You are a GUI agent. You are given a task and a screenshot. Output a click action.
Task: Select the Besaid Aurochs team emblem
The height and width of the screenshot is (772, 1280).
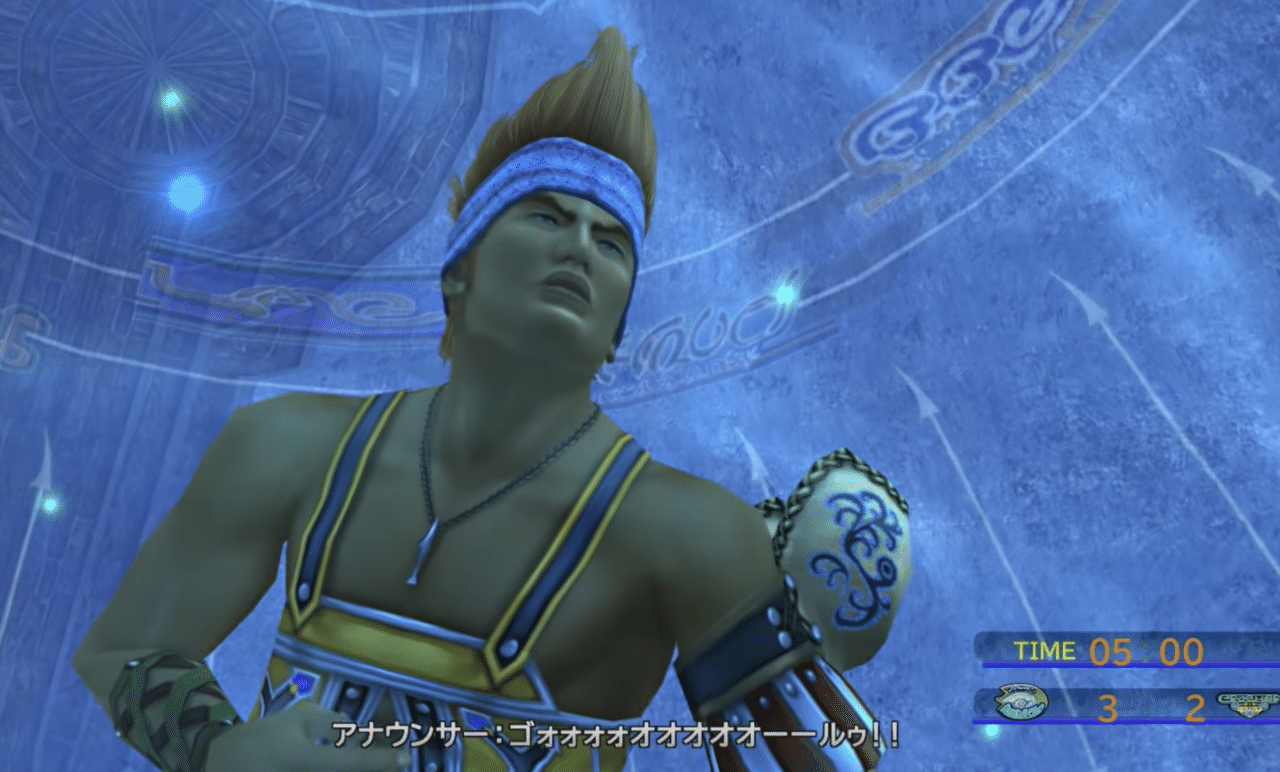tap(1025, 703)
